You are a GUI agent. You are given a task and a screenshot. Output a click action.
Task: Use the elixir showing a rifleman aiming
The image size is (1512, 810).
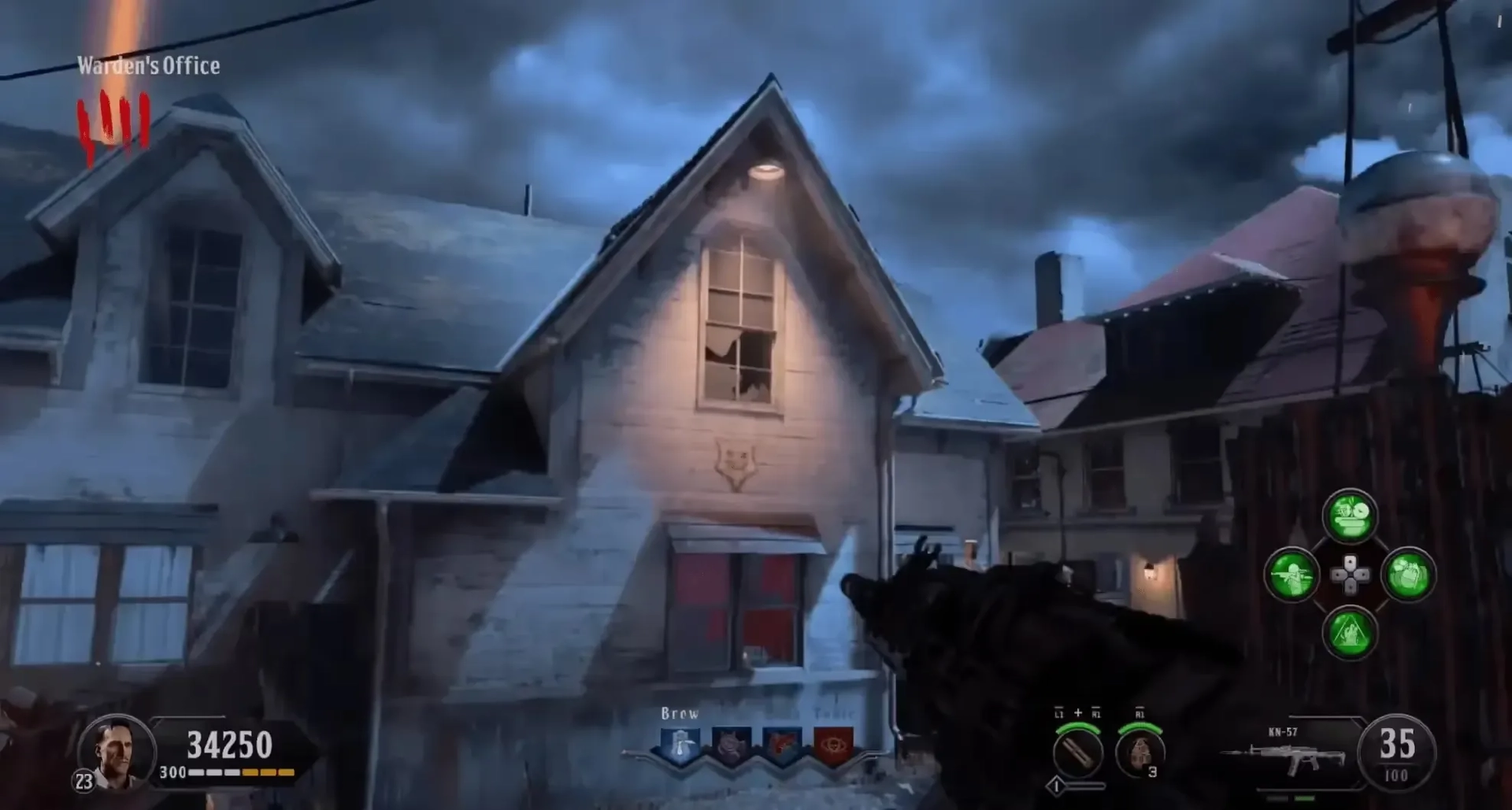(1291, 575)
